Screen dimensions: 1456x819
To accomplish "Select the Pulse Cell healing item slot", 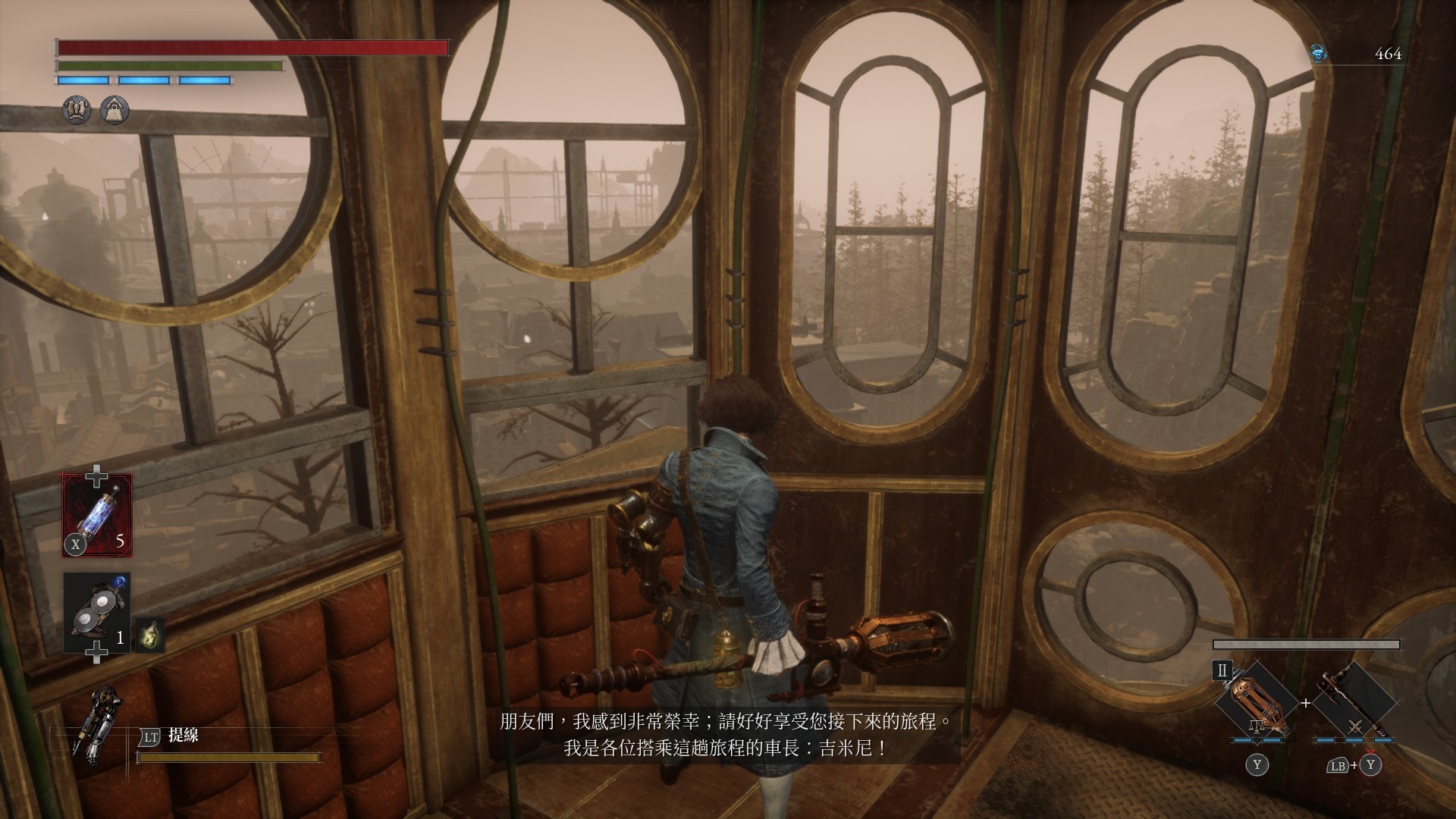I will coord(97,515).
